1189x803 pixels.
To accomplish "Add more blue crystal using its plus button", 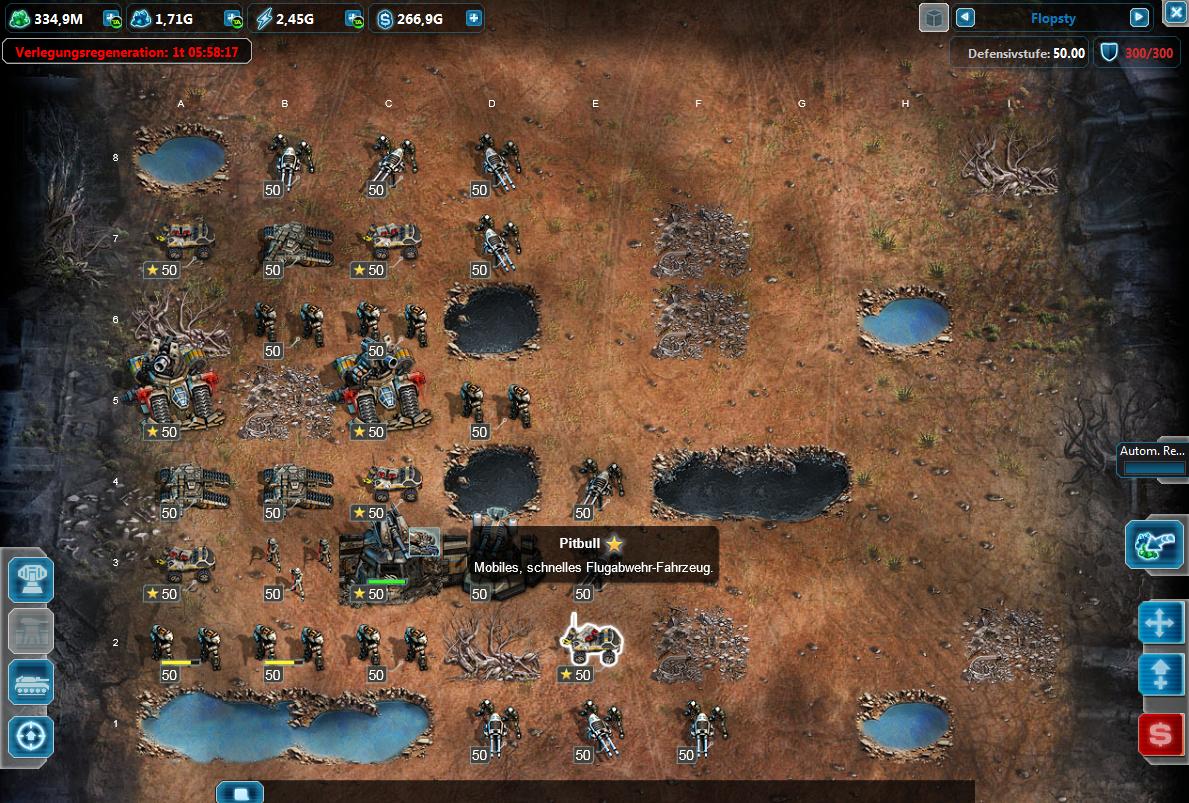I will tap(233, 18).
